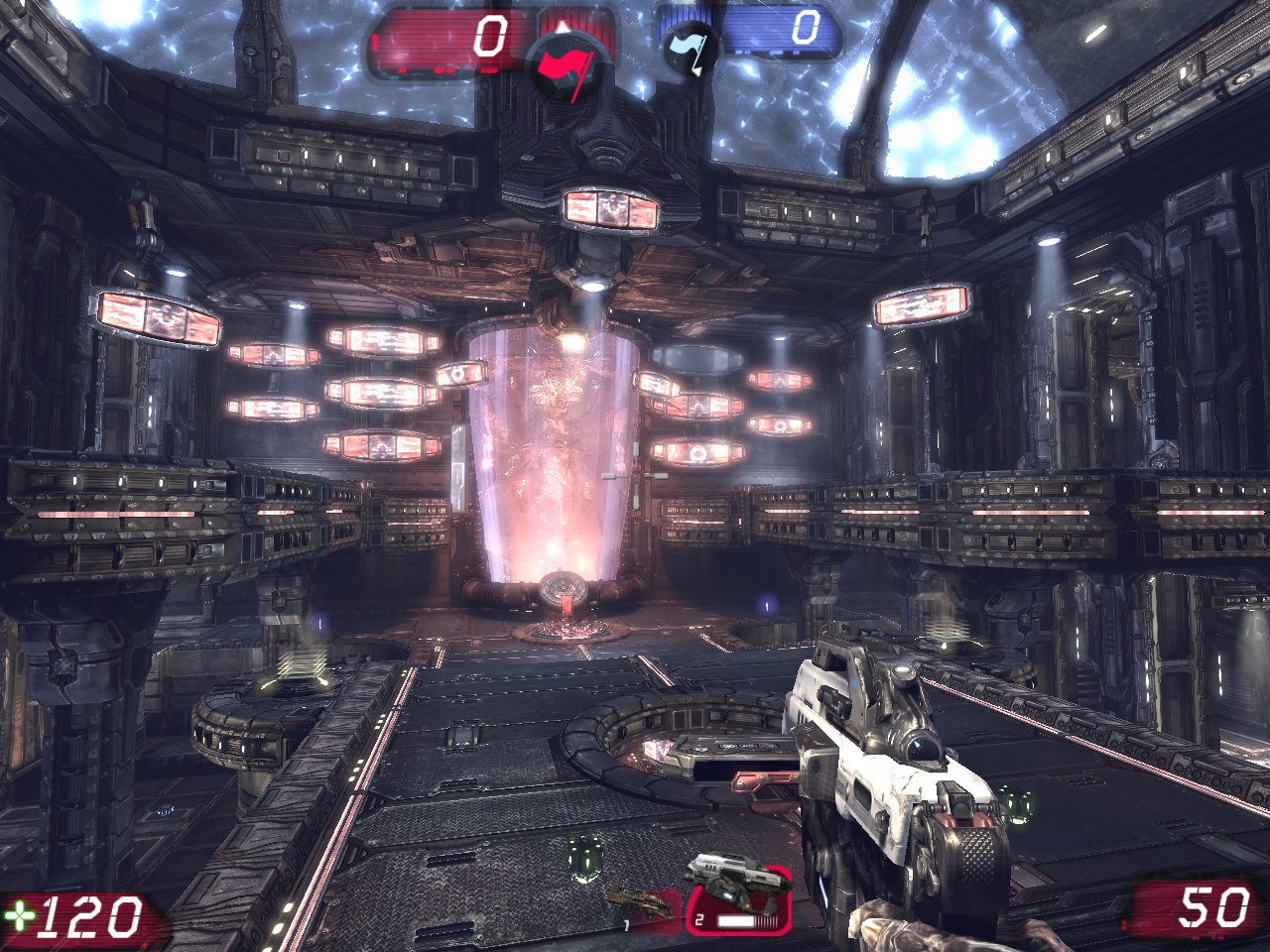Select the Impact Hammer in weapon slot 1

(x=640, y=904)
